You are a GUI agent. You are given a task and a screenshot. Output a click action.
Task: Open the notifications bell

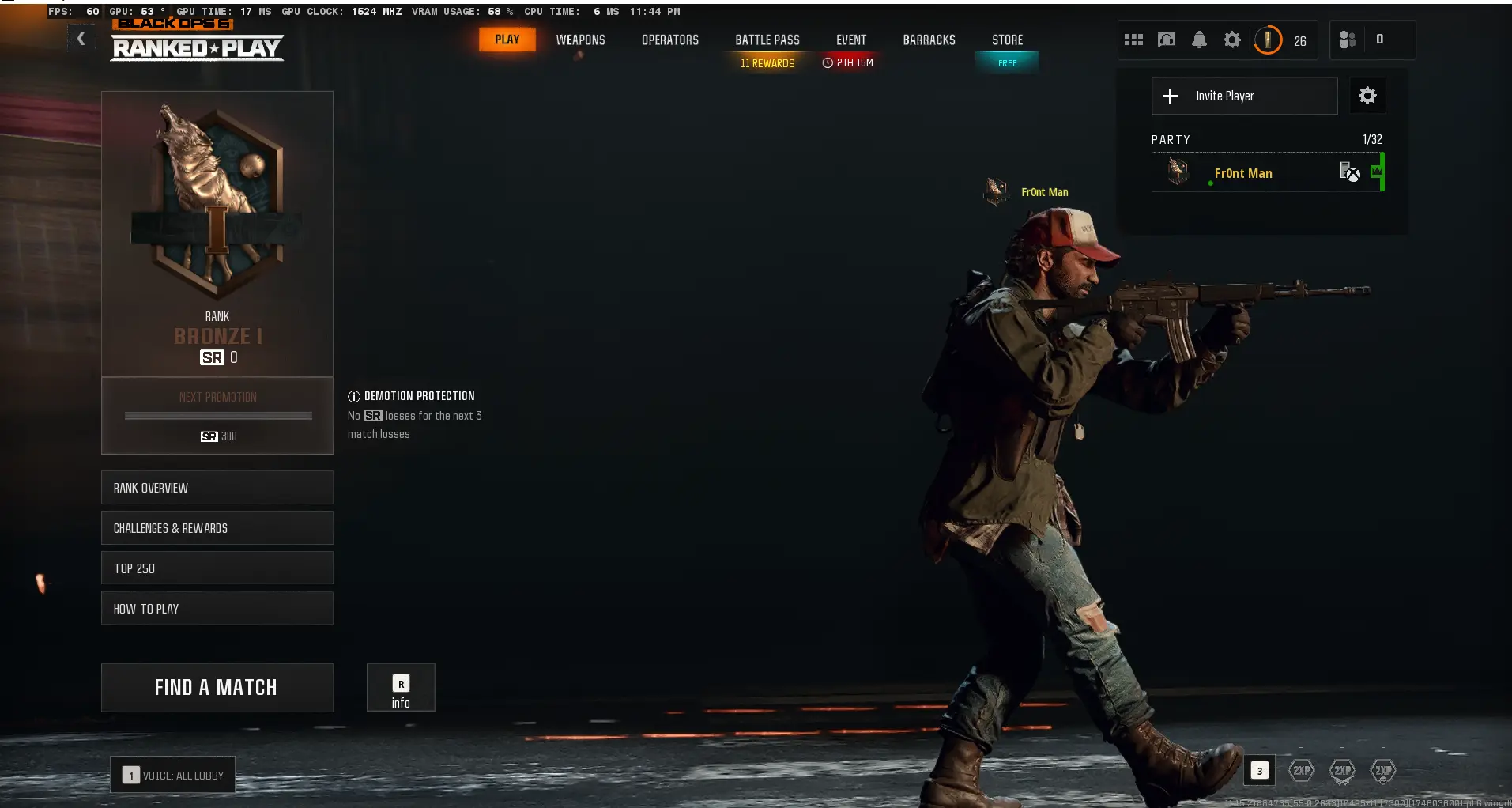[x=1199, y=40]
